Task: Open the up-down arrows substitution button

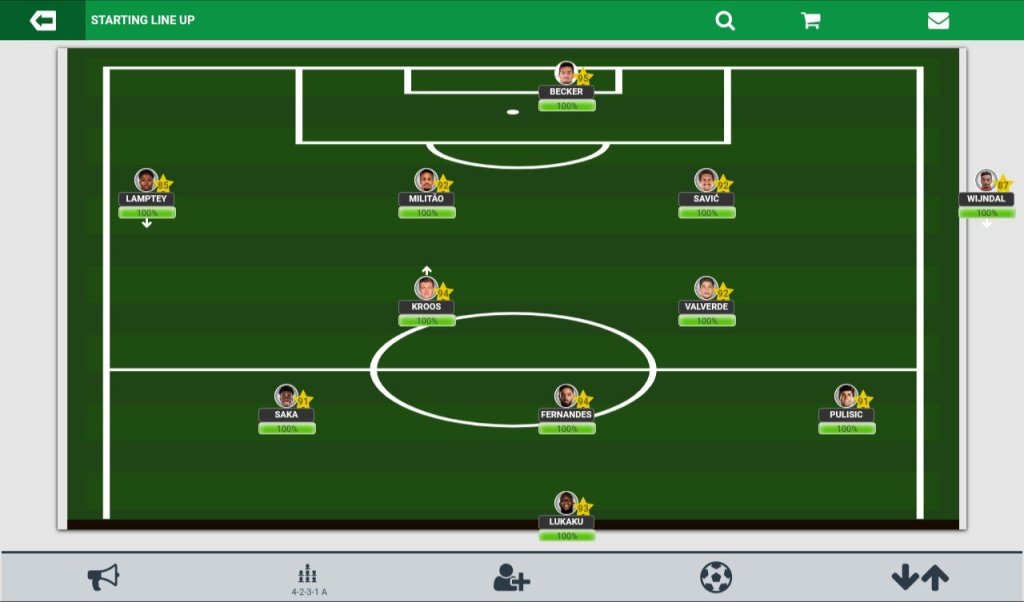Action: pyautogui.click(x=920, y=577)
